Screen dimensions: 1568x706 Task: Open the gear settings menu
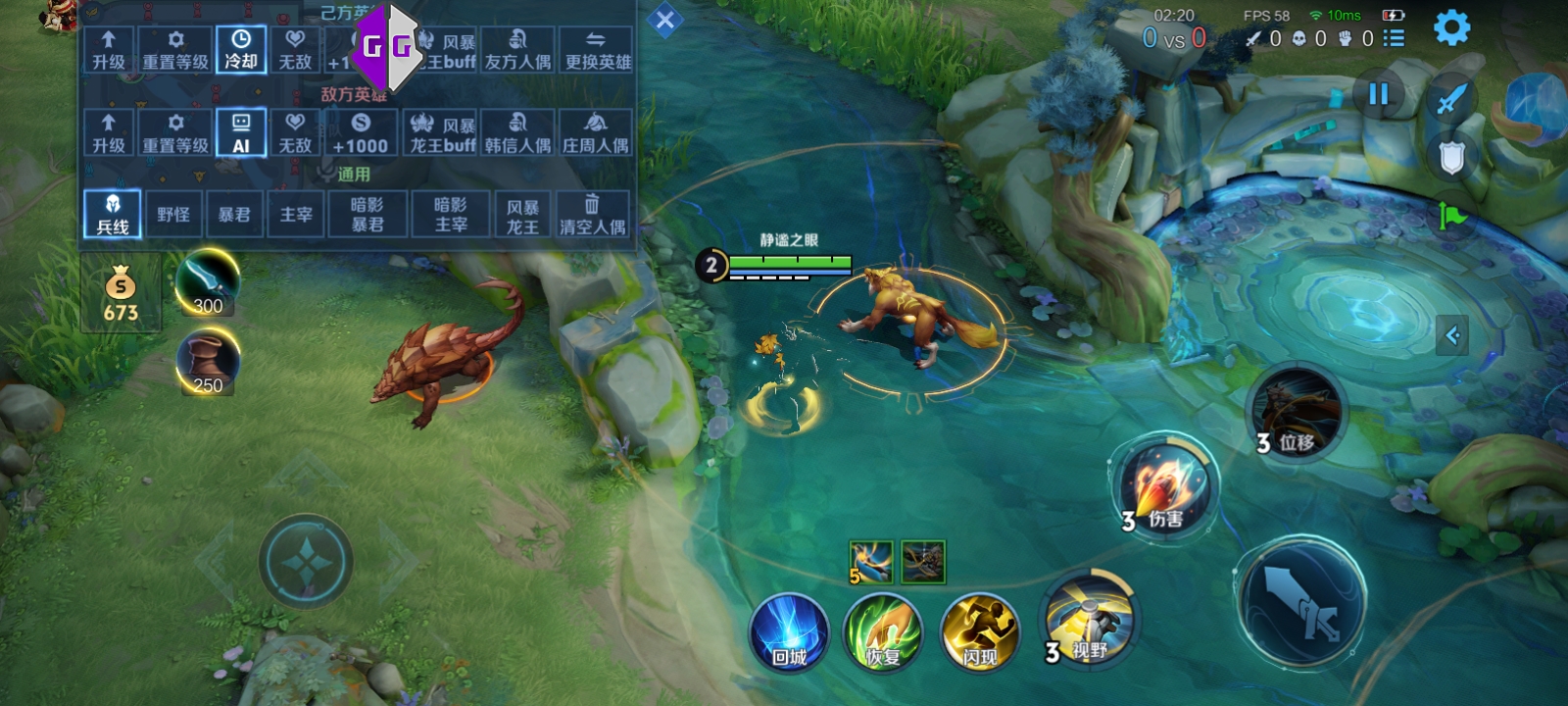pyautogui.click(x=1451, y=28)
